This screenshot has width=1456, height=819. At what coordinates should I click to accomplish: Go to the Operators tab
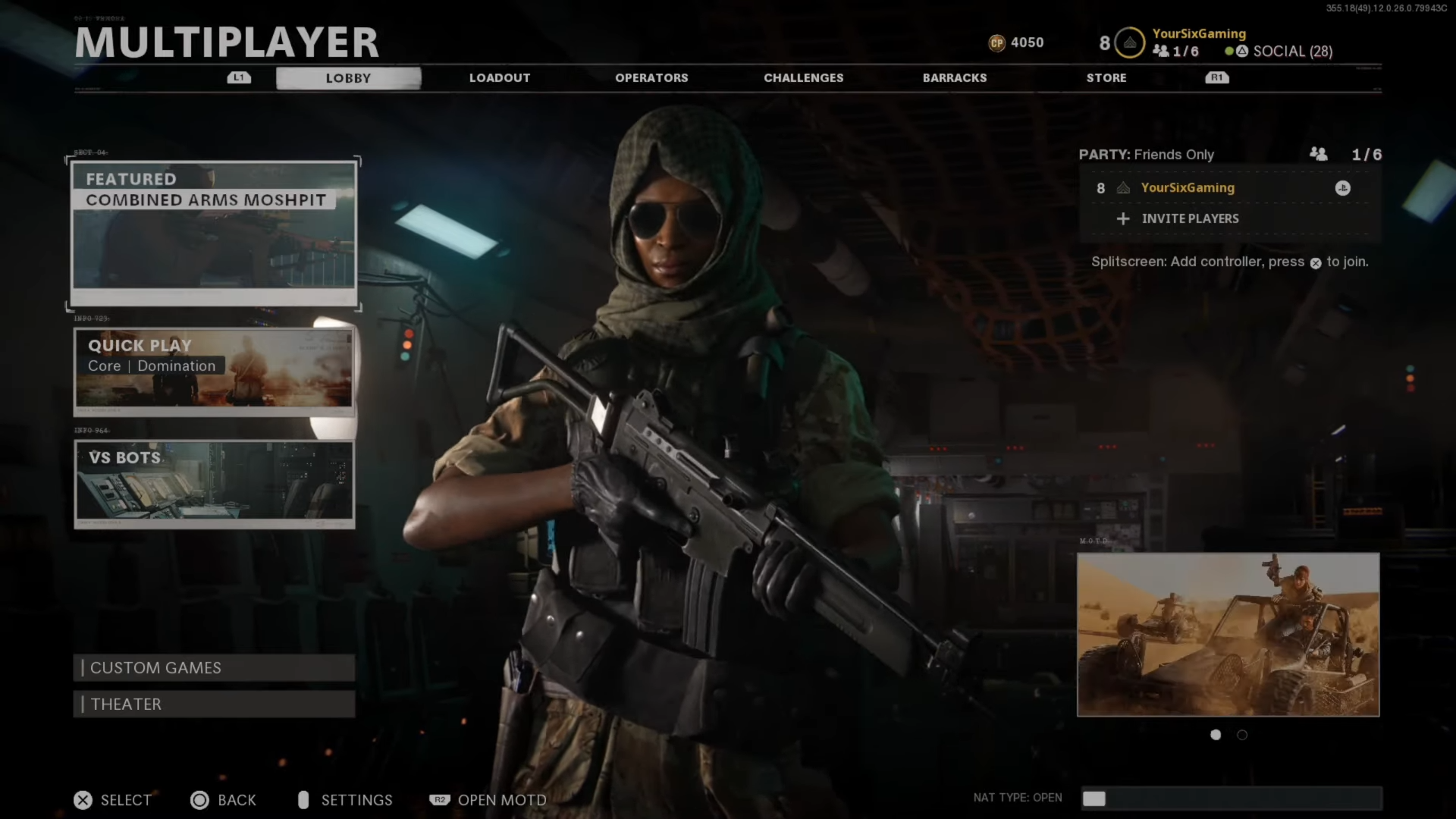click(651, 78)
